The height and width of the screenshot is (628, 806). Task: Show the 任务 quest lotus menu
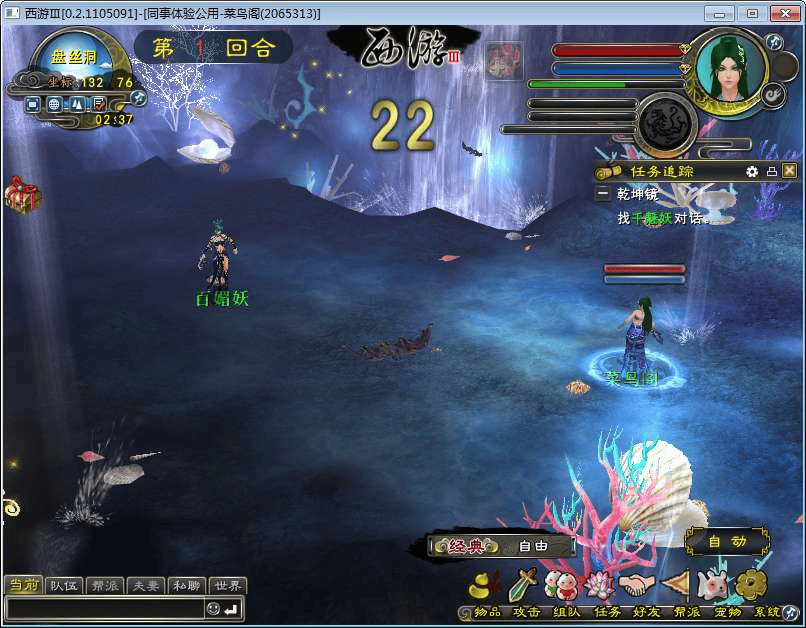coord(599,585)
